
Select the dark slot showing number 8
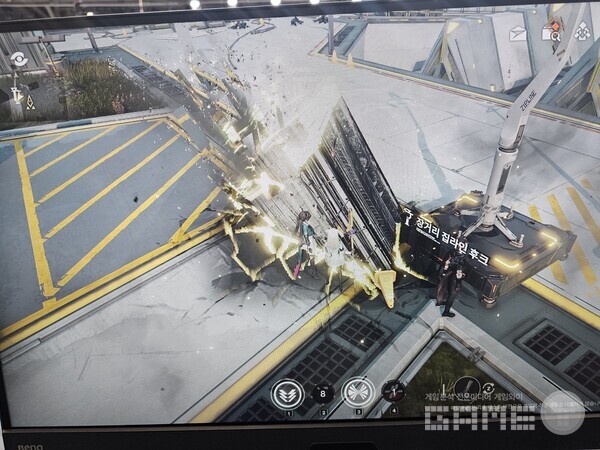tap(323, 393)
